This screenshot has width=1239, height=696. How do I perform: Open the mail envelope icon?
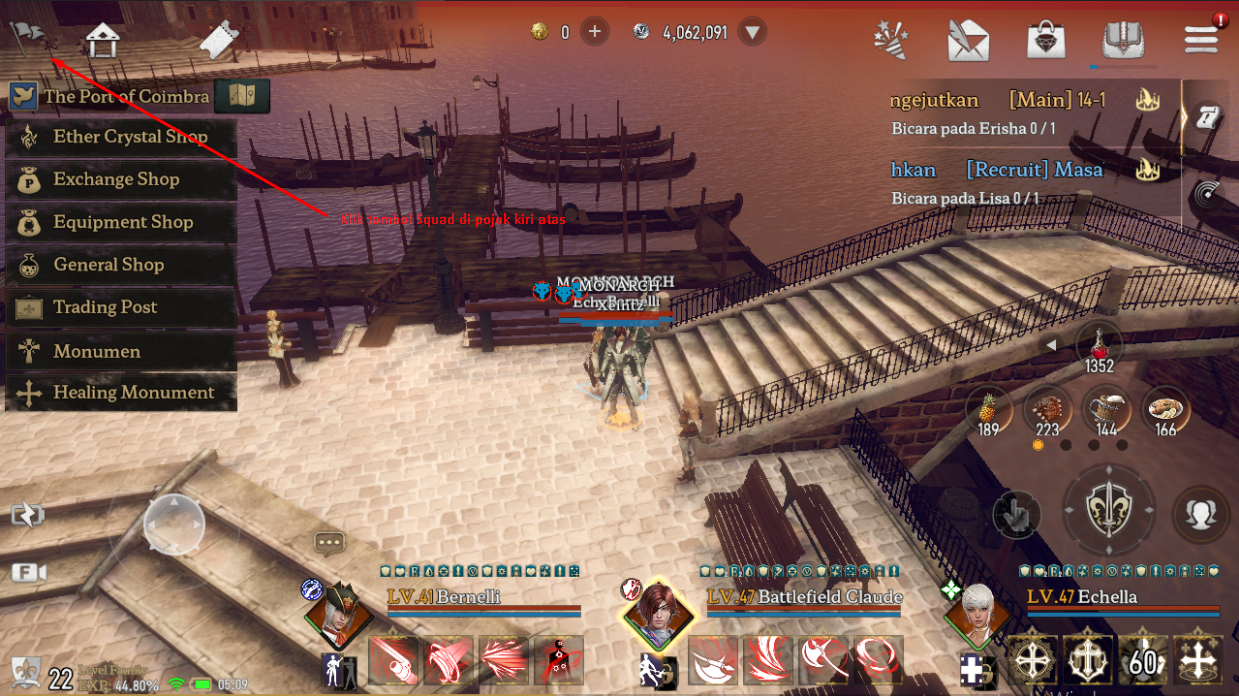coord(967,40)
